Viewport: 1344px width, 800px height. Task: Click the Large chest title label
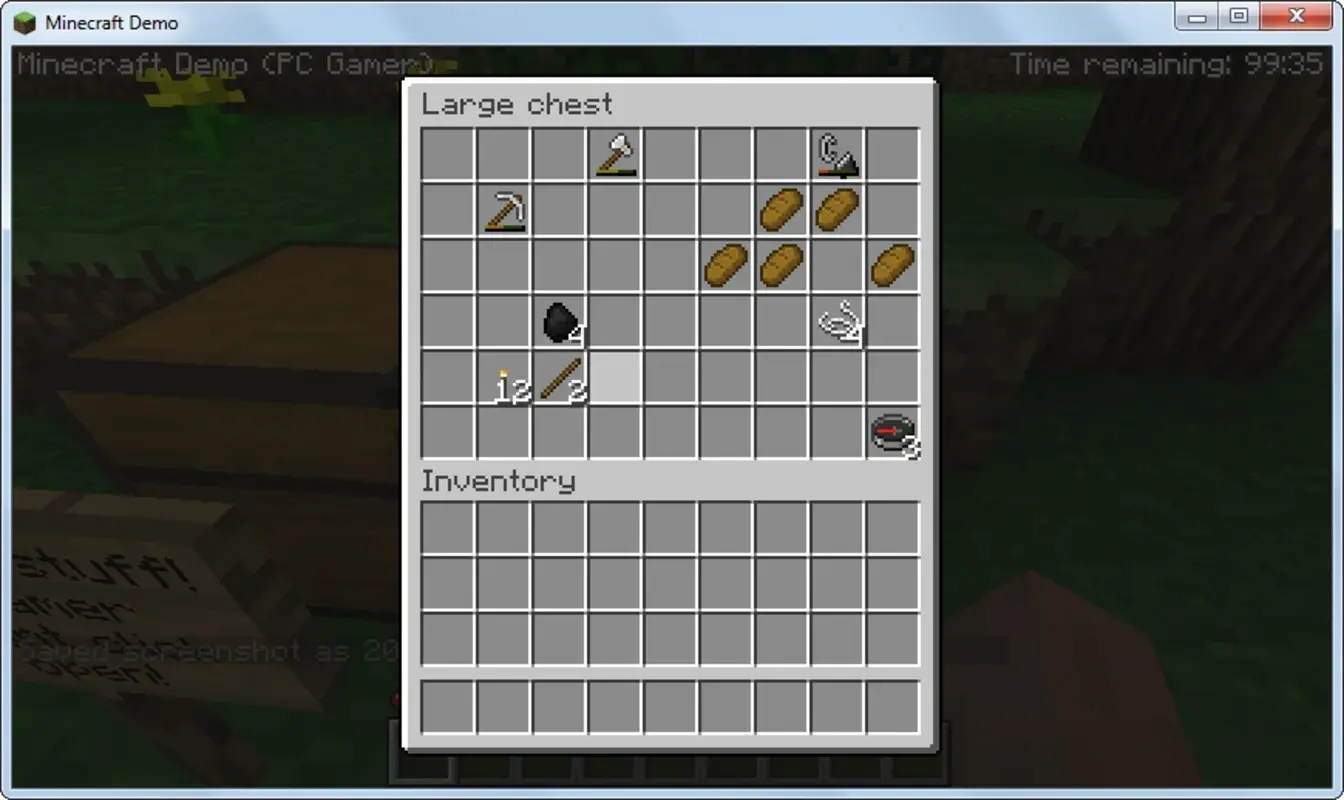(518, 104)
